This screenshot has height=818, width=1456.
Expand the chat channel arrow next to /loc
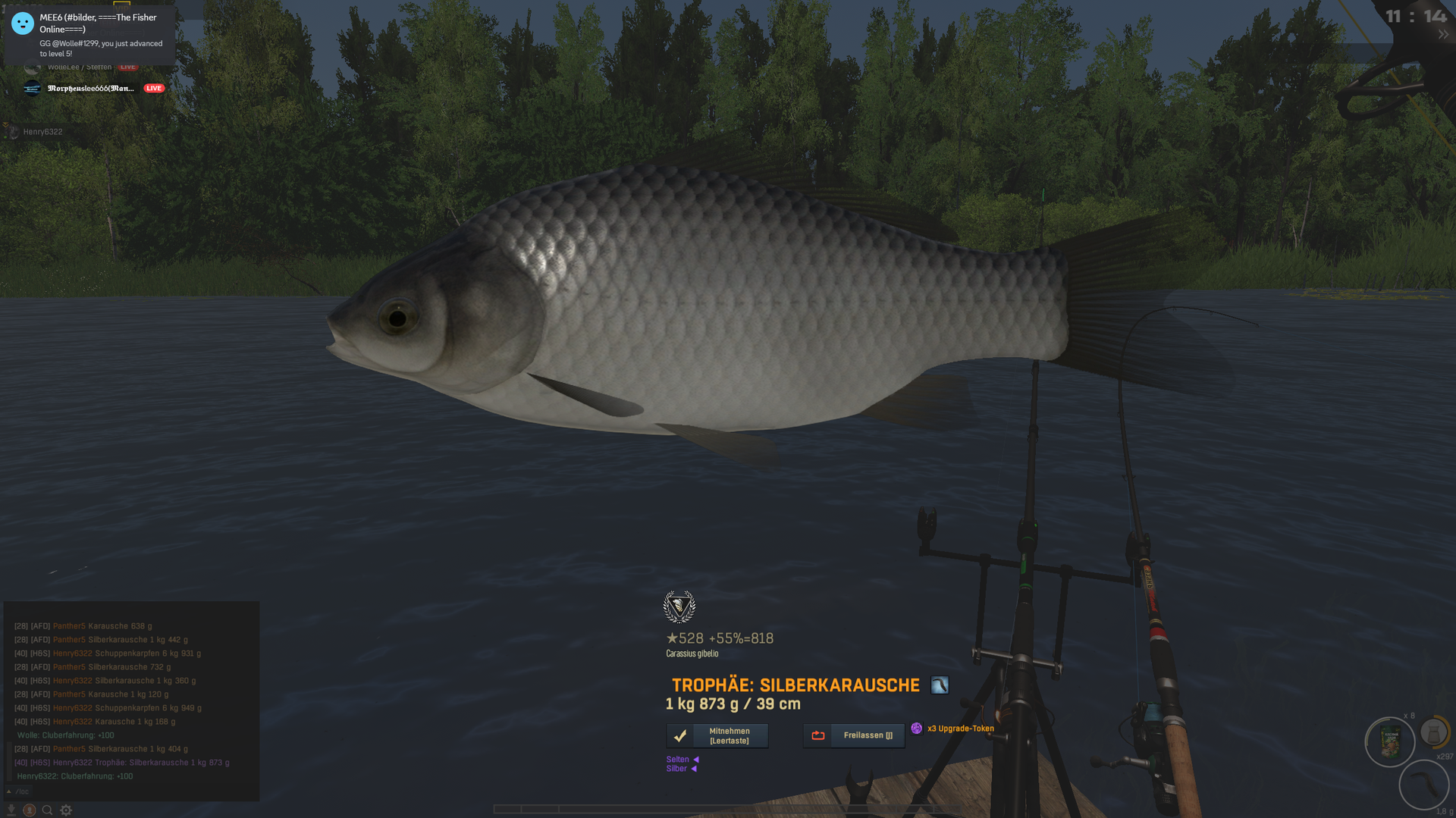8,791
